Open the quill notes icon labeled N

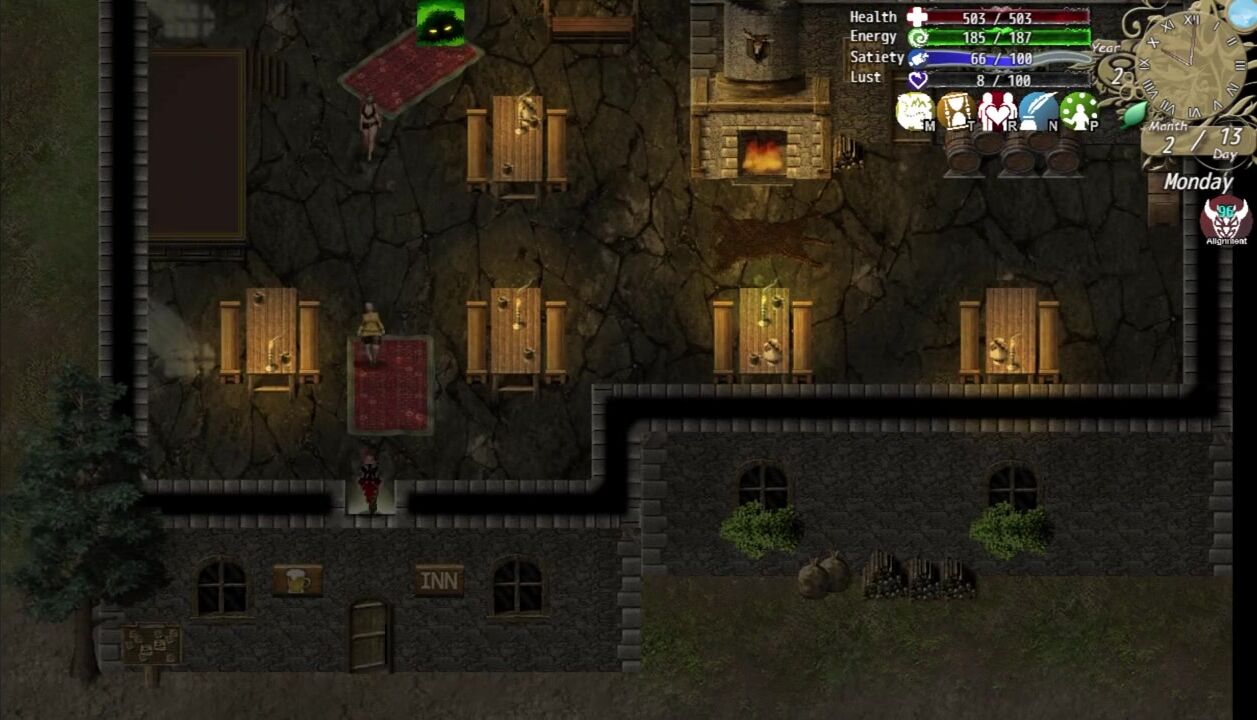point(1039,111)
